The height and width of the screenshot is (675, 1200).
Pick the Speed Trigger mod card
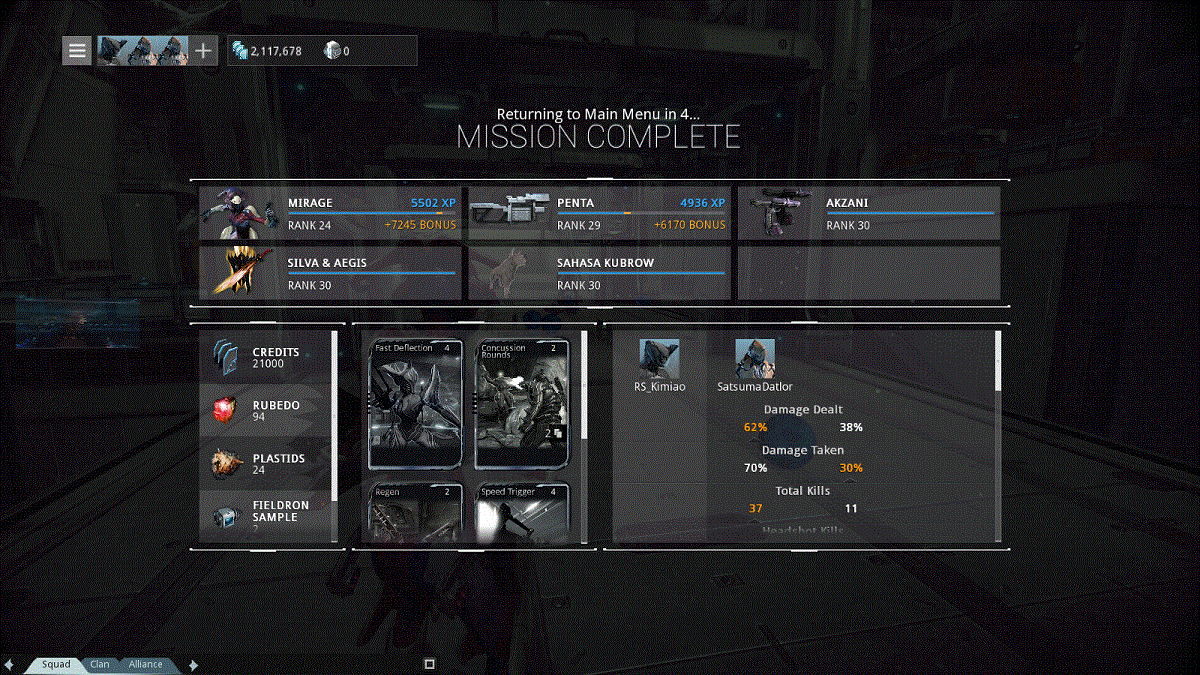(x=522, y=513)
